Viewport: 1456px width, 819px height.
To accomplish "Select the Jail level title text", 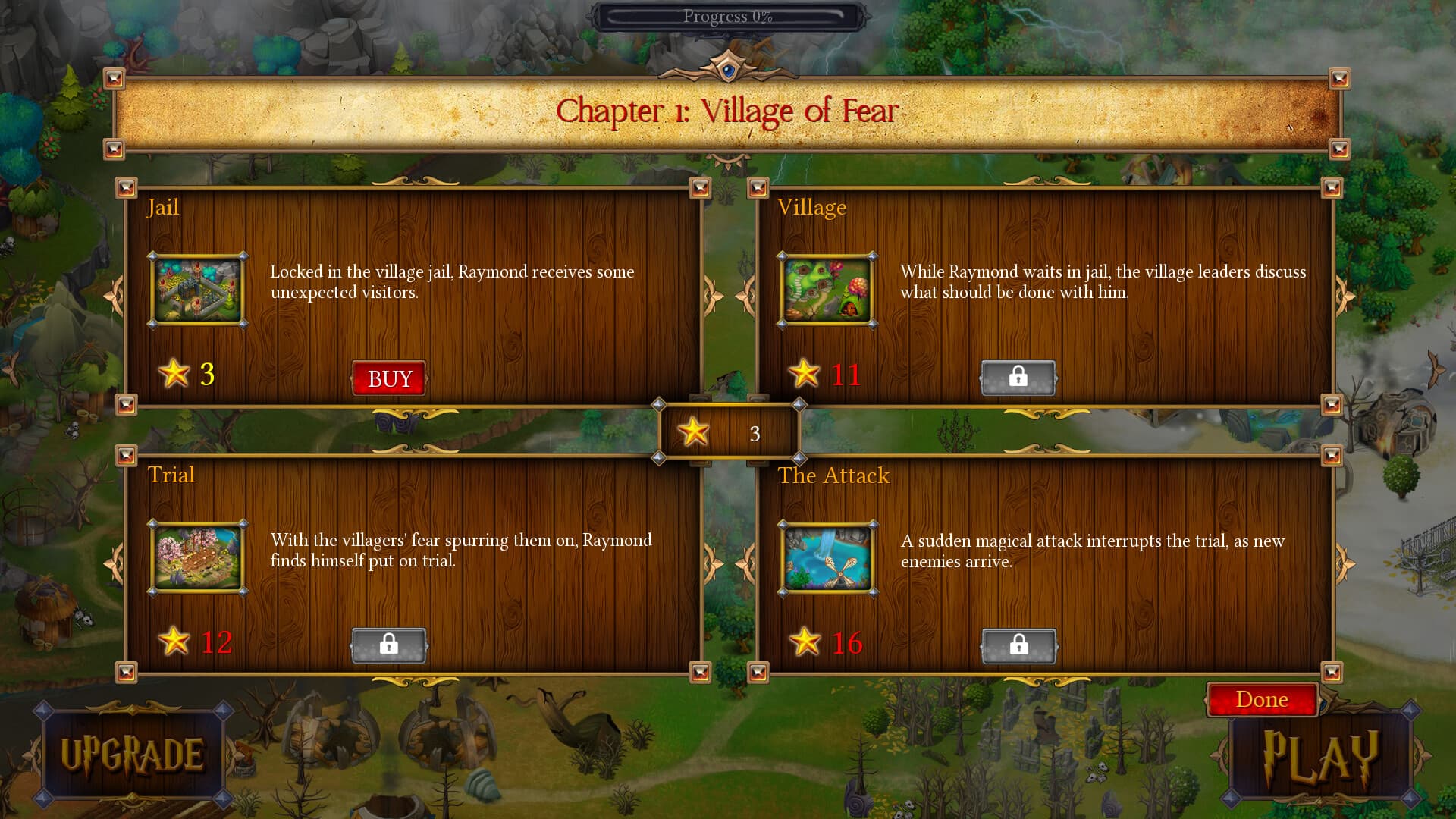I will [164, 207].
